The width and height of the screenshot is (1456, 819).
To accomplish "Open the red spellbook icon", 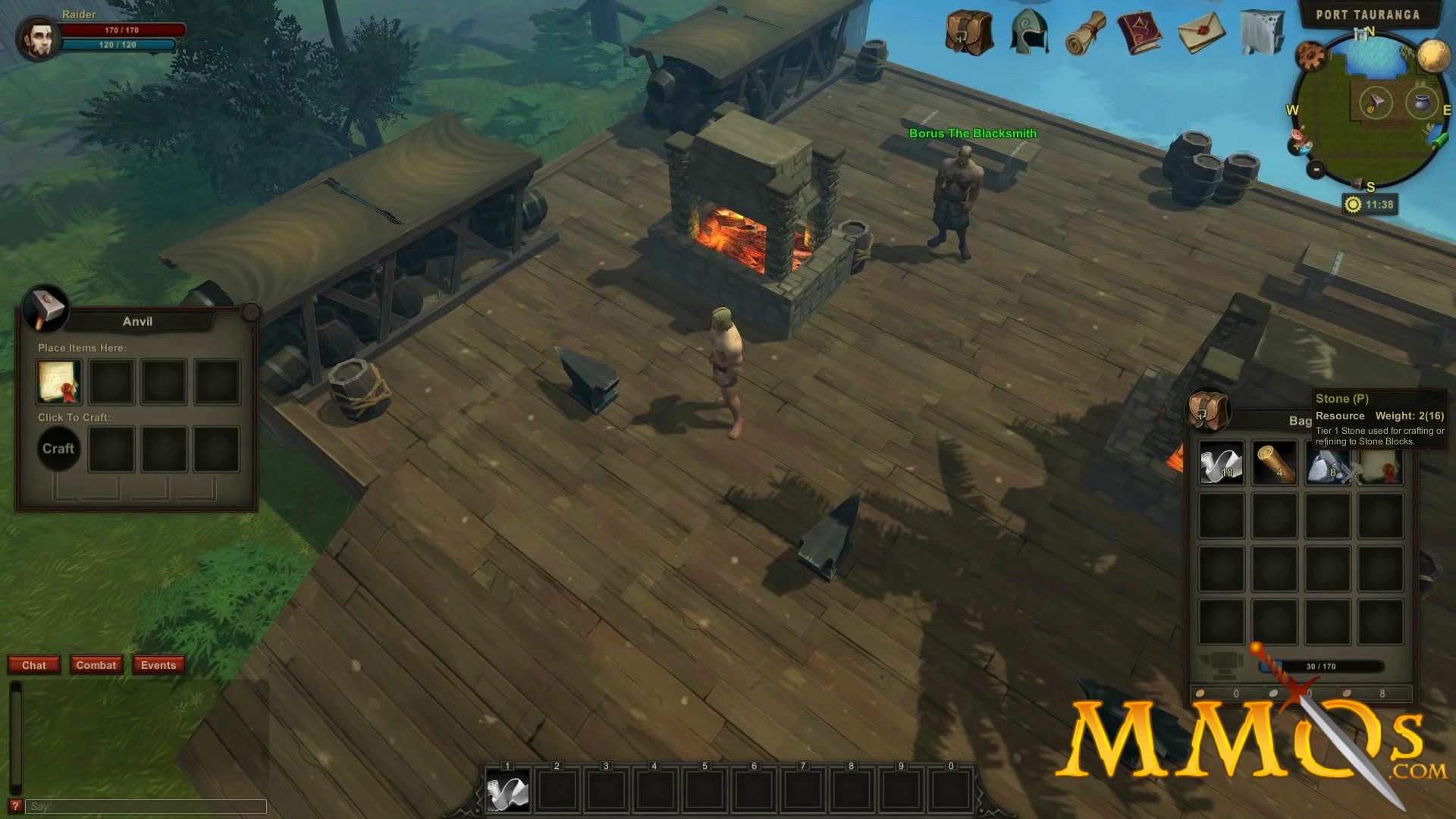I will (x=1140, y=33).
